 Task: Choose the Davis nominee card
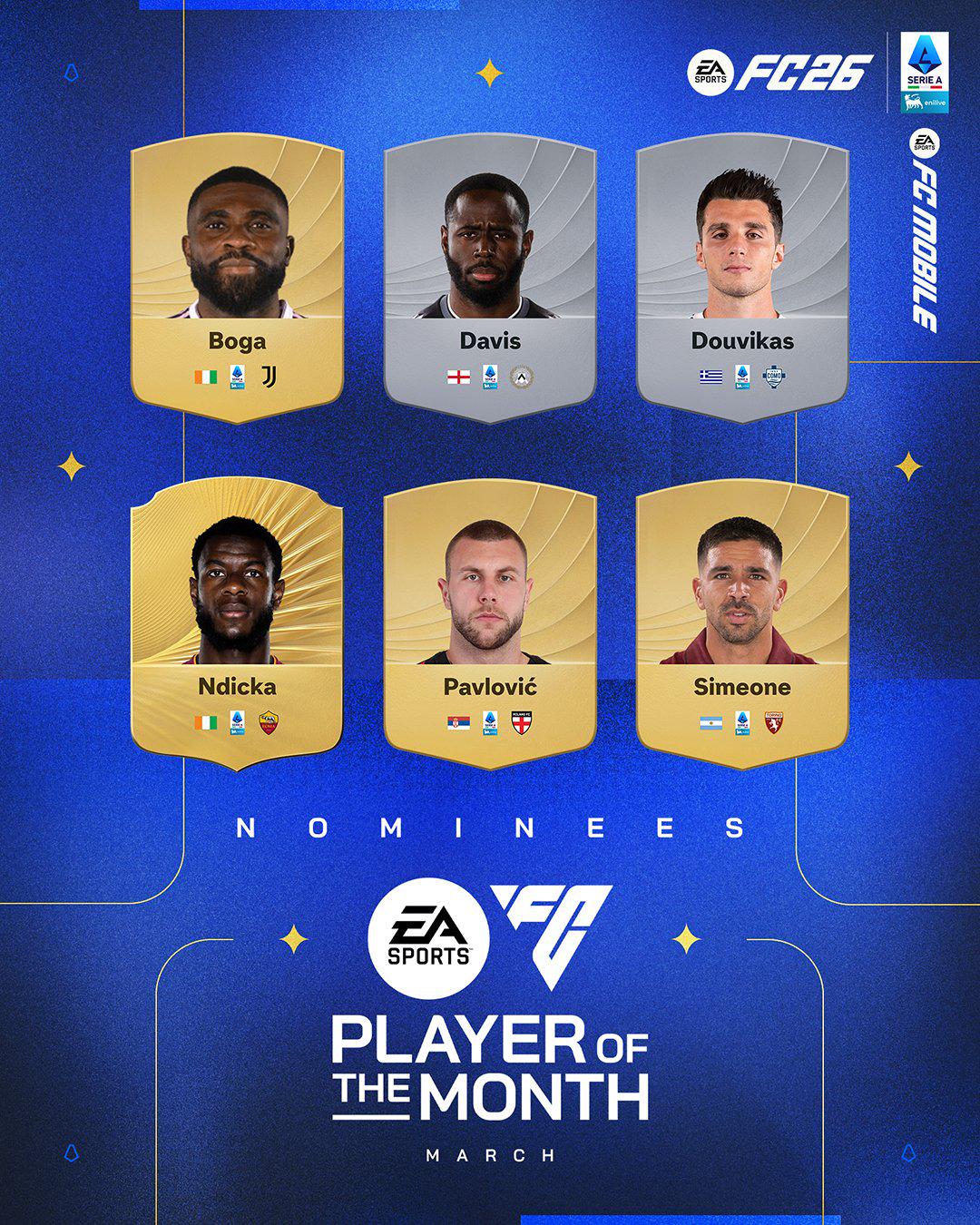pyautogui.click(x=490, y=277)
